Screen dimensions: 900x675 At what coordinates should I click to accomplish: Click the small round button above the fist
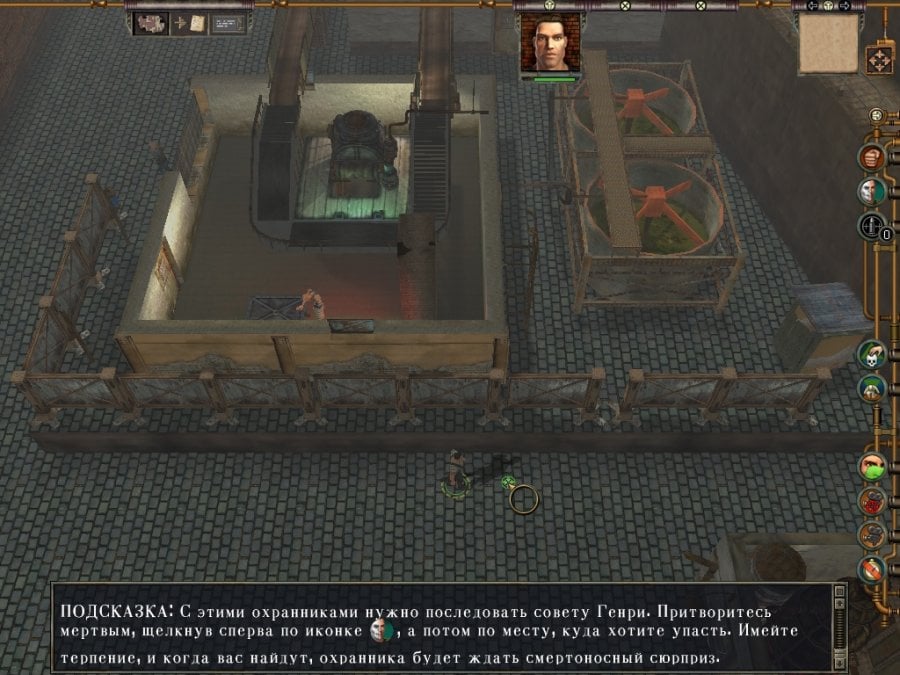[x=876, y=115]
